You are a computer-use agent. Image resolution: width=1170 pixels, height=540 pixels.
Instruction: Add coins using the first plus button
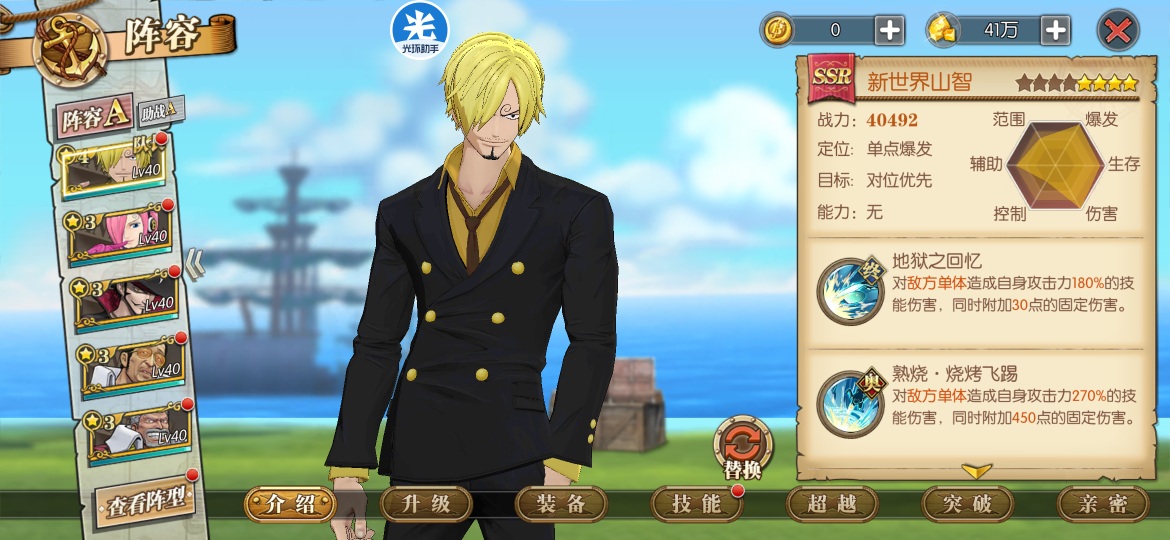pyautogui.click(x=889, y=30)
